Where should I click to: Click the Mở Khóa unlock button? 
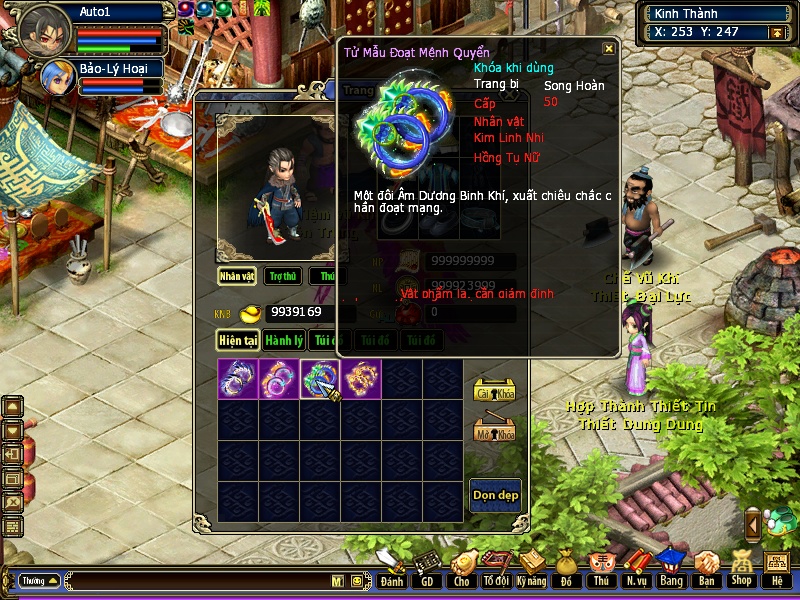coord(494,430)
